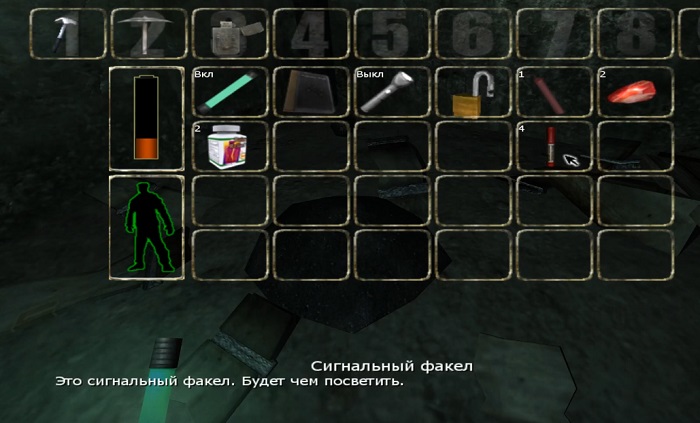Click the green player health silhouette

(147, 228)
